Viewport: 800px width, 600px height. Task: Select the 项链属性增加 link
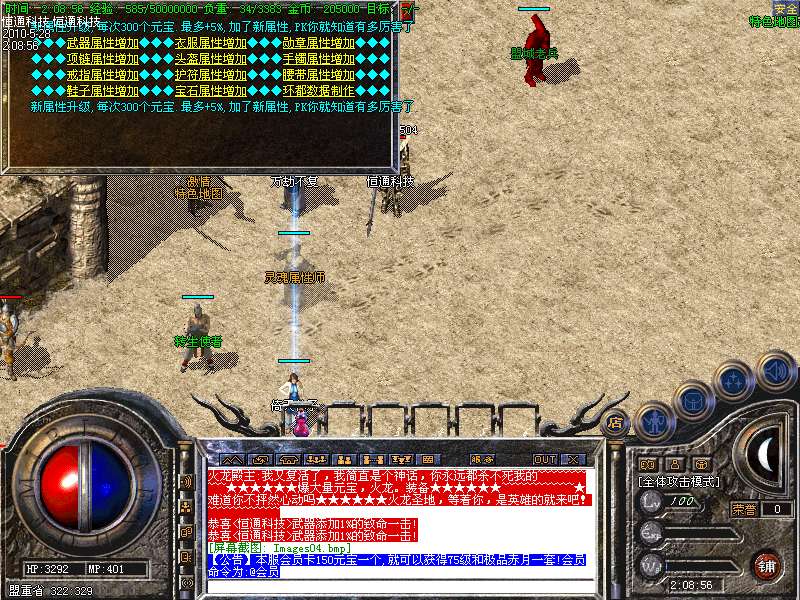click(102, 59)
